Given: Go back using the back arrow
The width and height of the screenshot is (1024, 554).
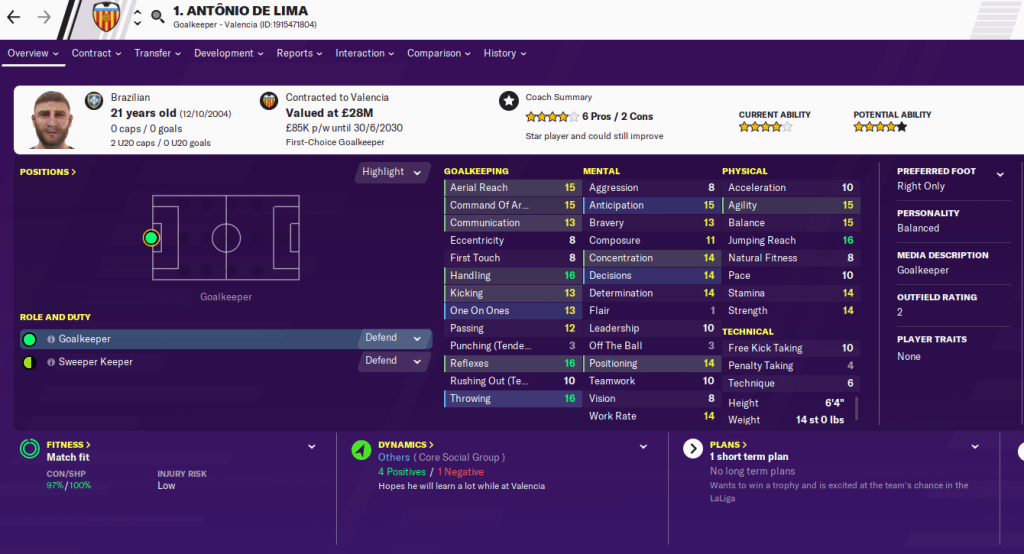Looking at the screenshot, I should [14, 17].
